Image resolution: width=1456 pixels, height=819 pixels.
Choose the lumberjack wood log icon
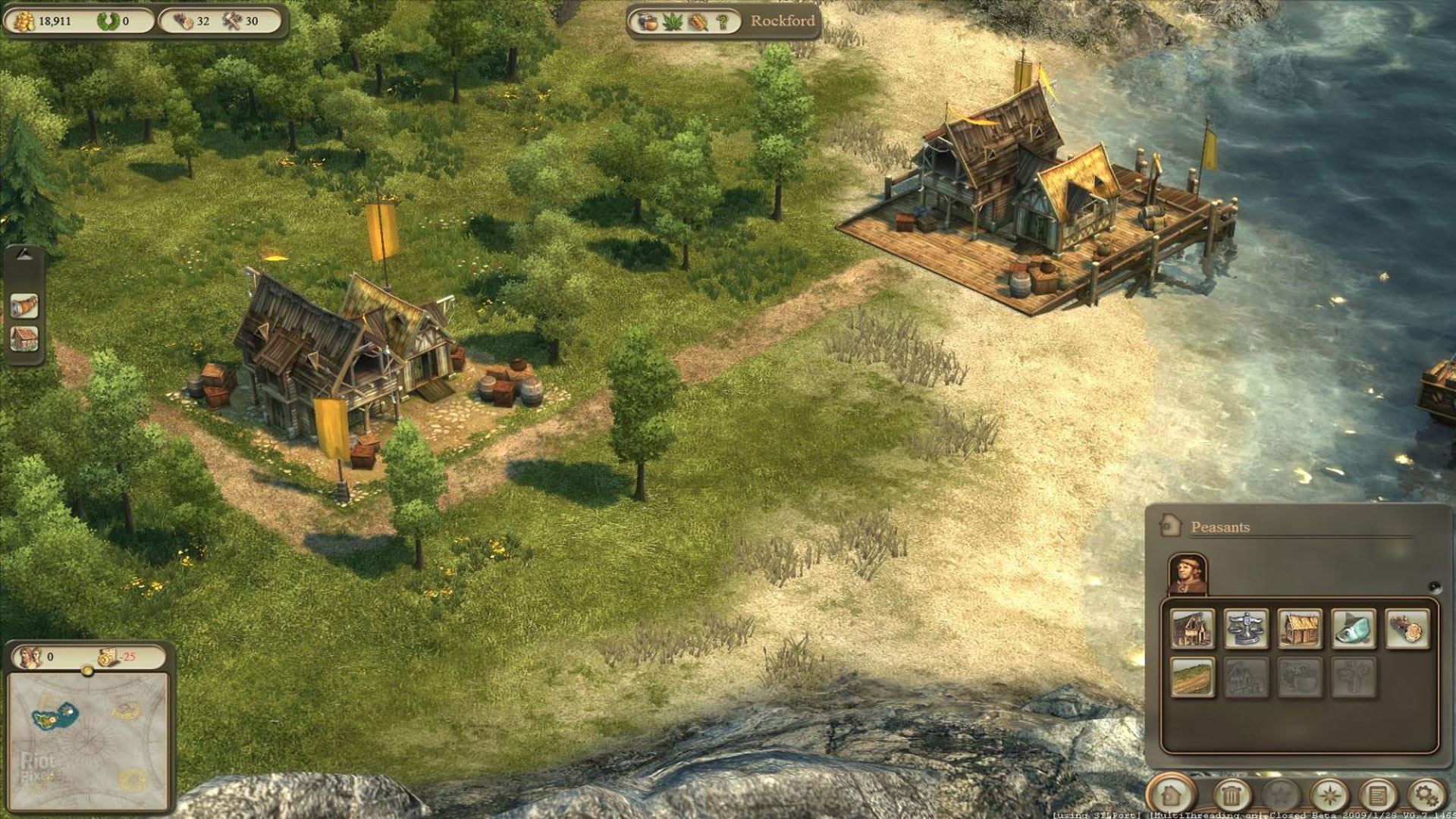point(1407,629)
